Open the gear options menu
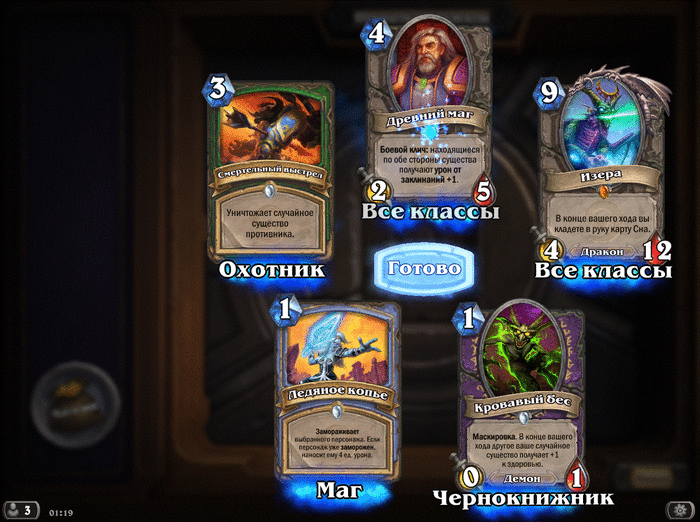This screenshot has width=700, height=522. [679, 509]
